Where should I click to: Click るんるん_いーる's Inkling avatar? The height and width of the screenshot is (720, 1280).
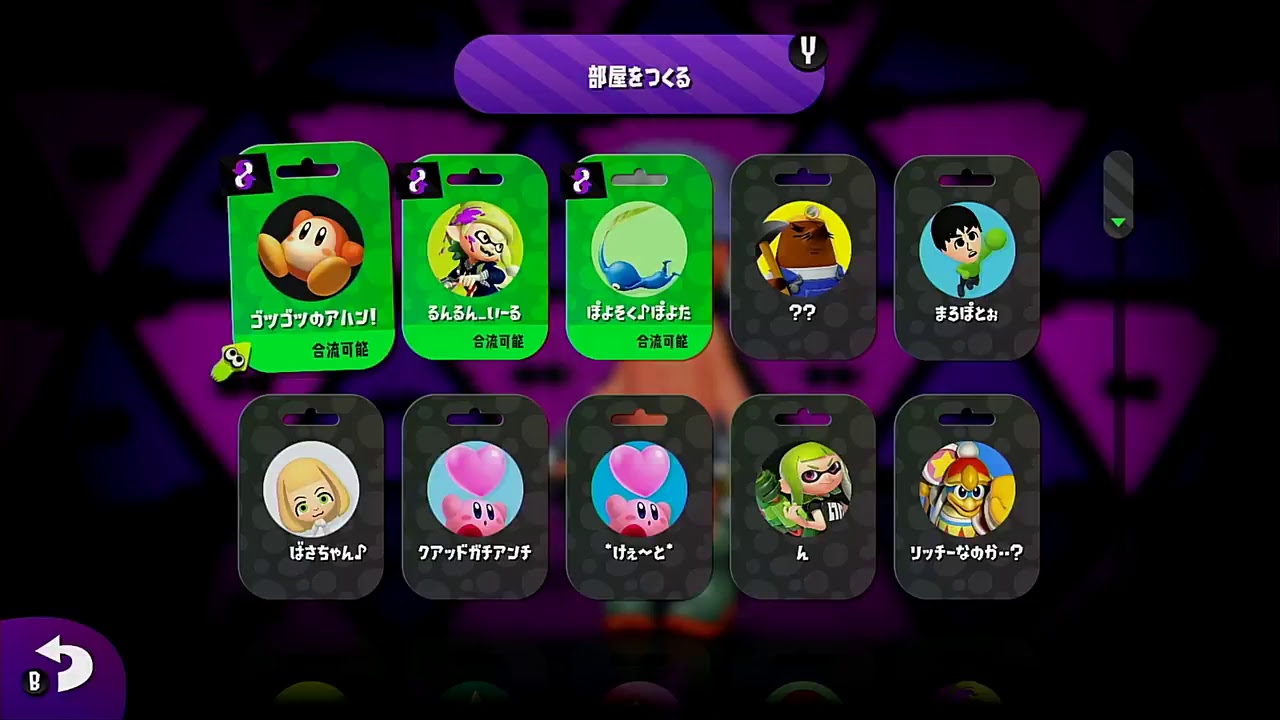[475, 247]
